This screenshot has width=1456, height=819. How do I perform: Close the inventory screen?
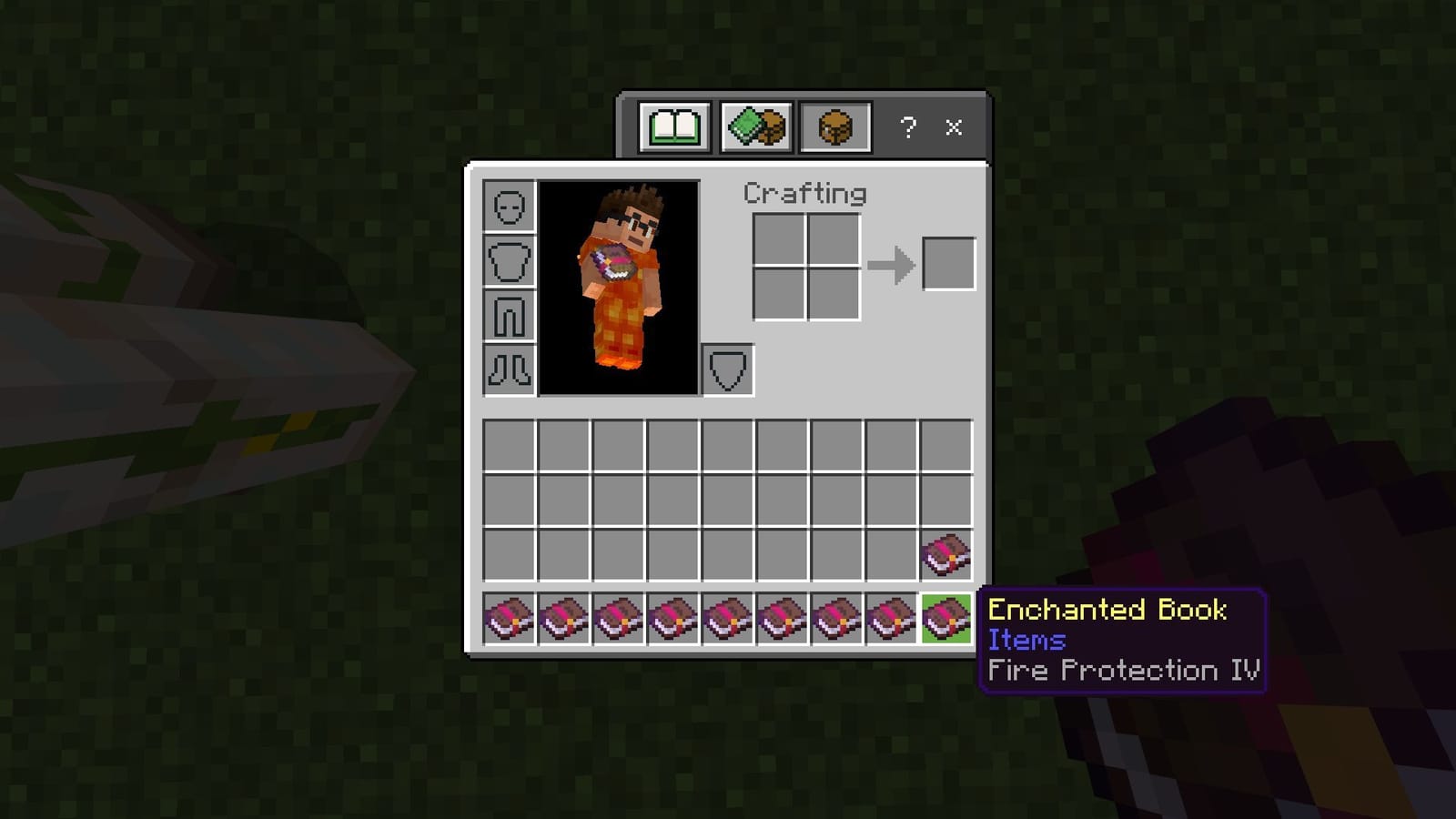click(953, 127)
